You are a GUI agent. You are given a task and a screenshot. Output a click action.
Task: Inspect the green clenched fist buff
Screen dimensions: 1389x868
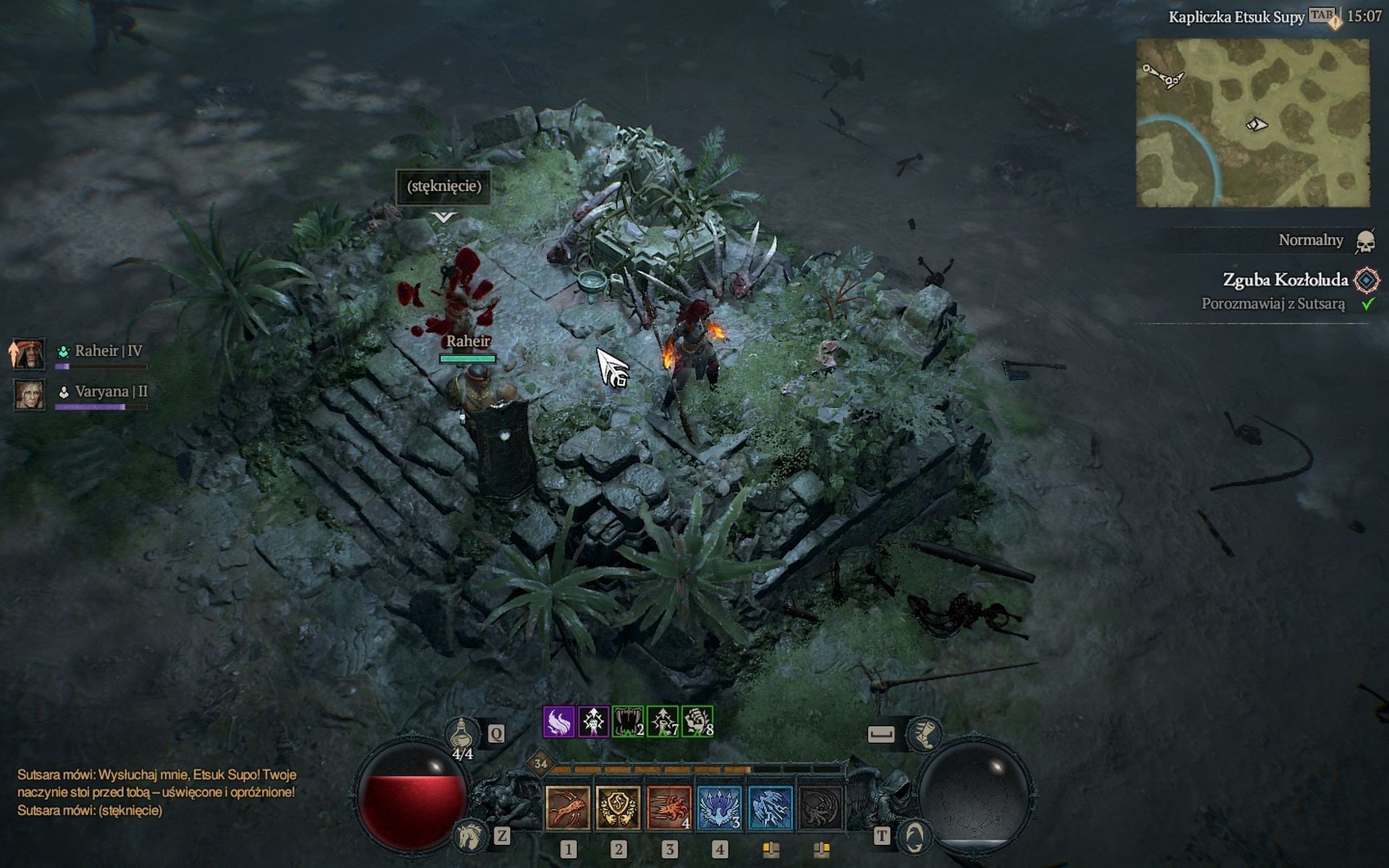tap(697, 721)
